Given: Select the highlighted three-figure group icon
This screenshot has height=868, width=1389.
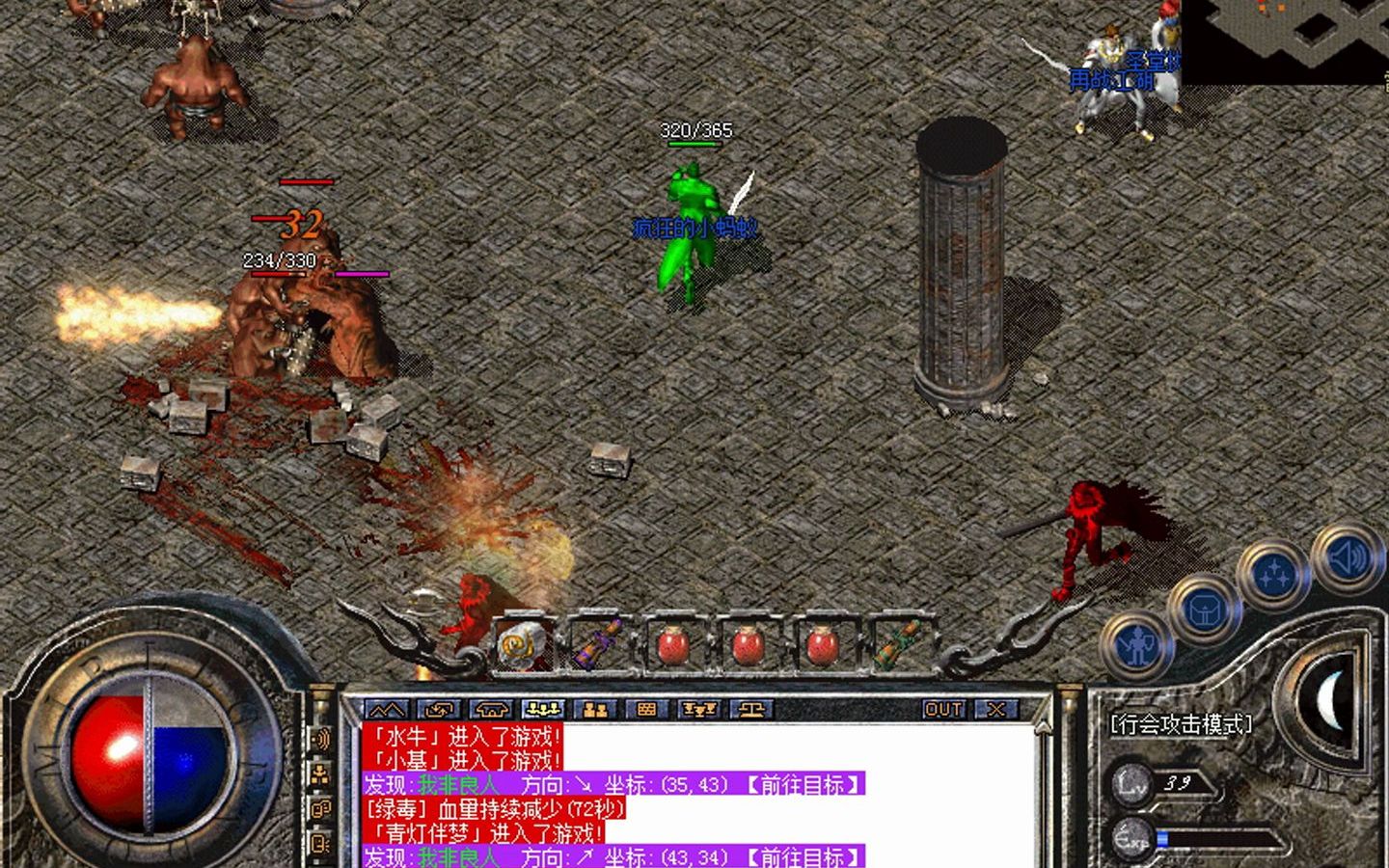Looking at the screenshot, I should [543, 710].
